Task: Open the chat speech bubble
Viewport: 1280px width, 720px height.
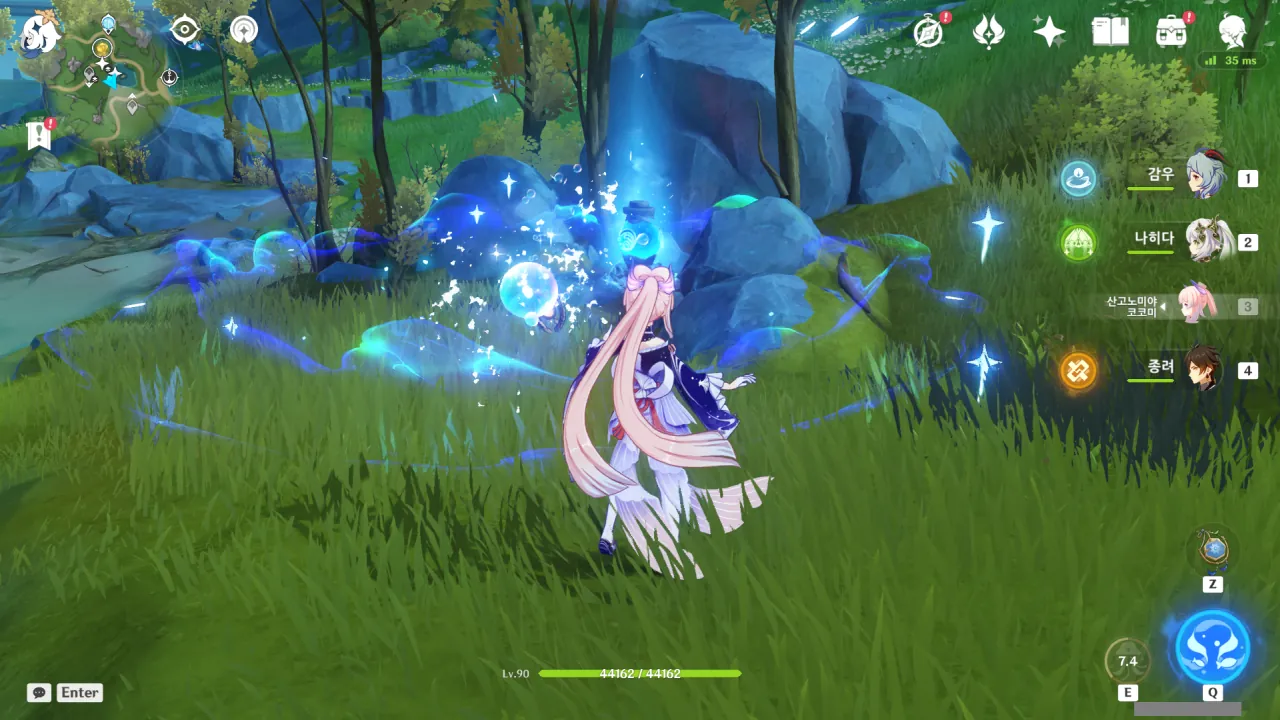Action: point(39,692)
